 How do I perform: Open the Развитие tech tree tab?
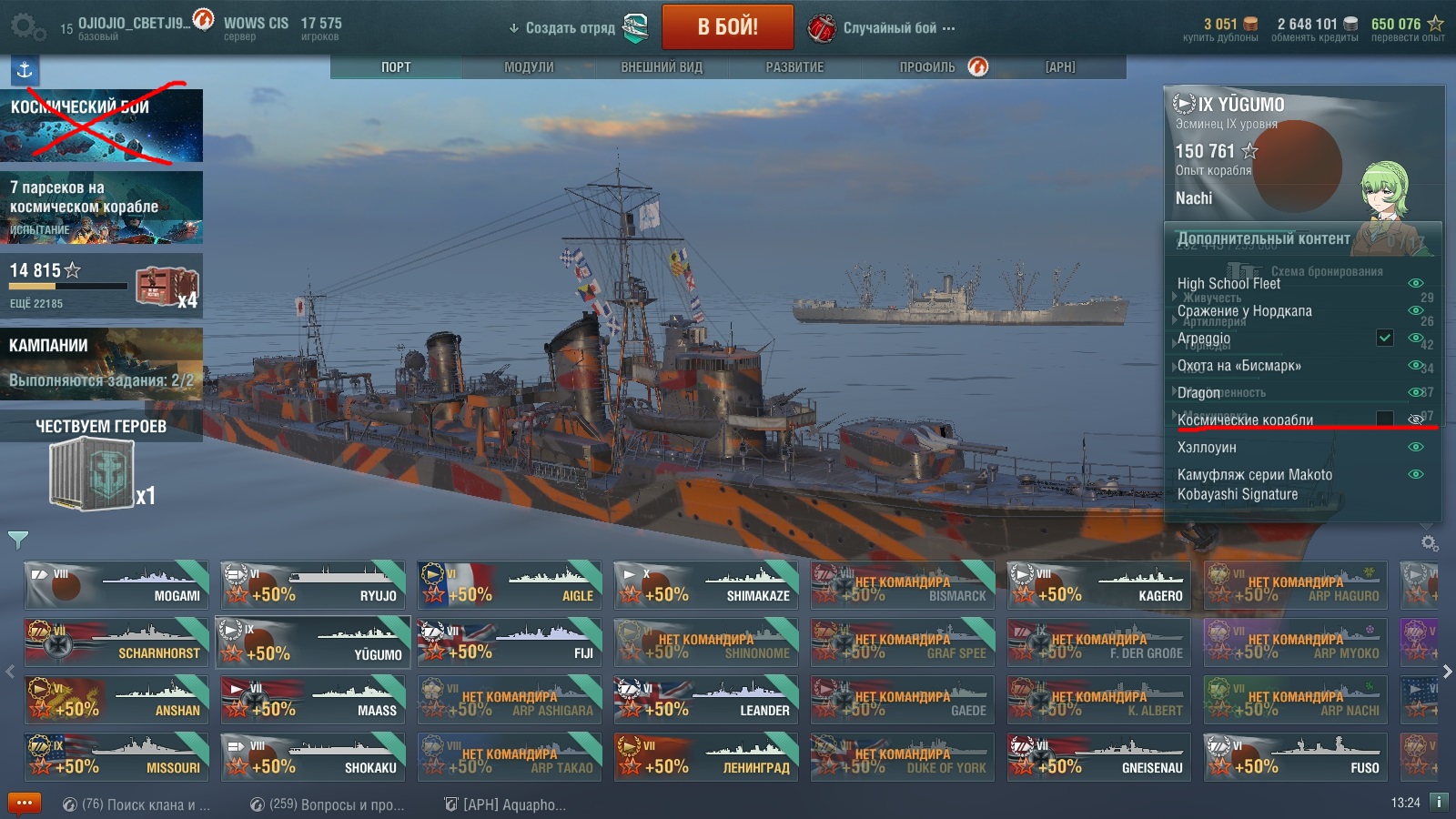coord(794,67)
